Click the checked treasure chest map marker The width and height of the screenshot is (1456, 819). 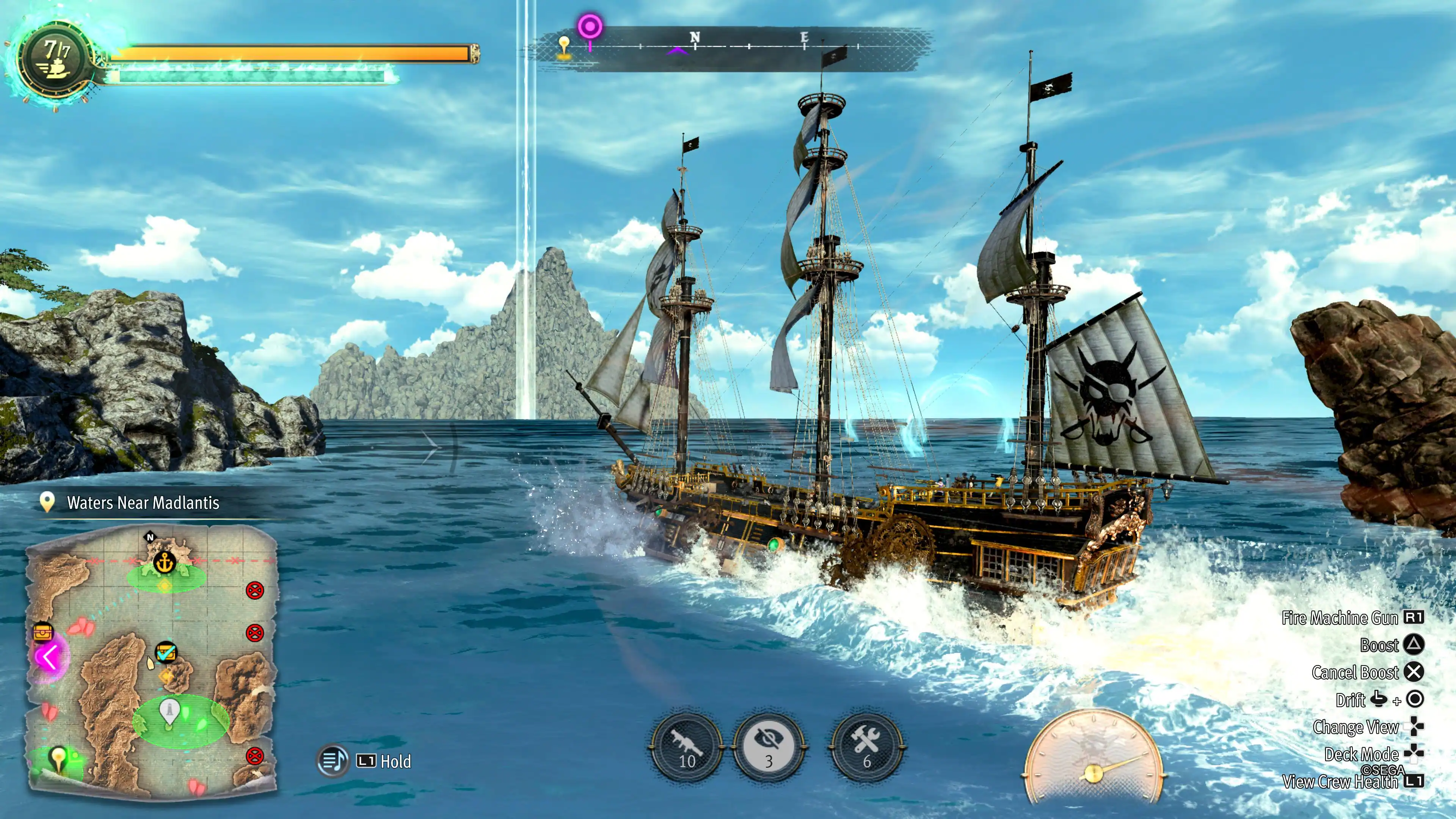click(x=166, y=652)
